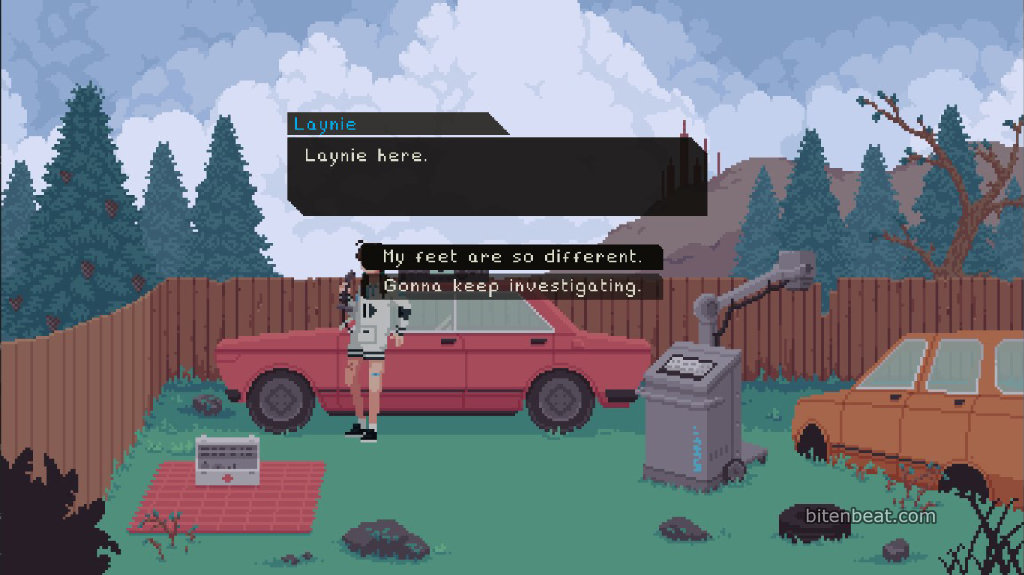Select "Gonna keep investigating." dialogue option
Screen dimensions: 1024x575
pyautogui.click(x=510, y=287)
